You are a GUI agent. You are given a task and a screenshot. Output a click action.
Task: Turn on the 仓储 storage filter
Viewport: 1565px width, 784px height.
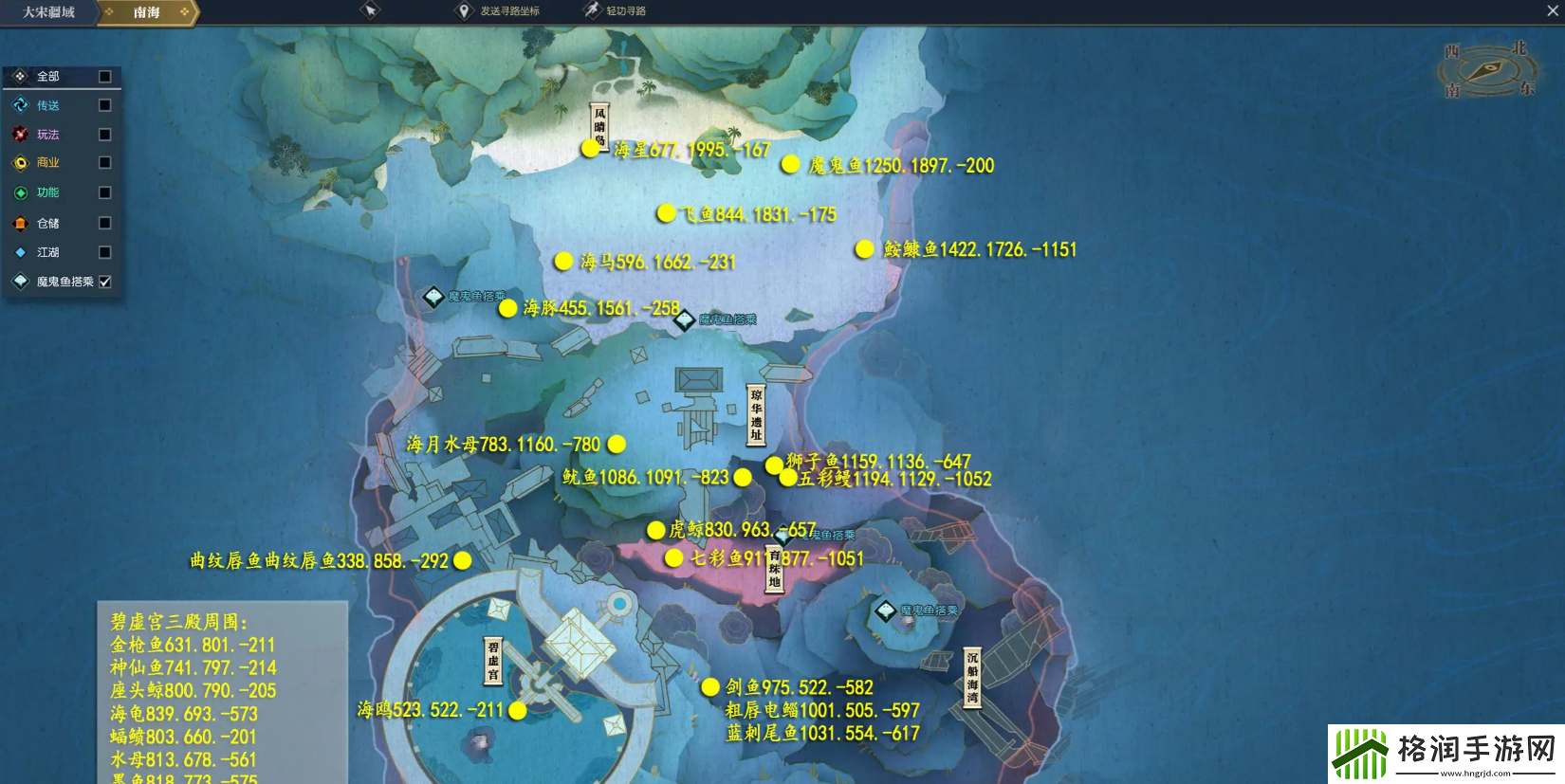(x=105, y=223)
